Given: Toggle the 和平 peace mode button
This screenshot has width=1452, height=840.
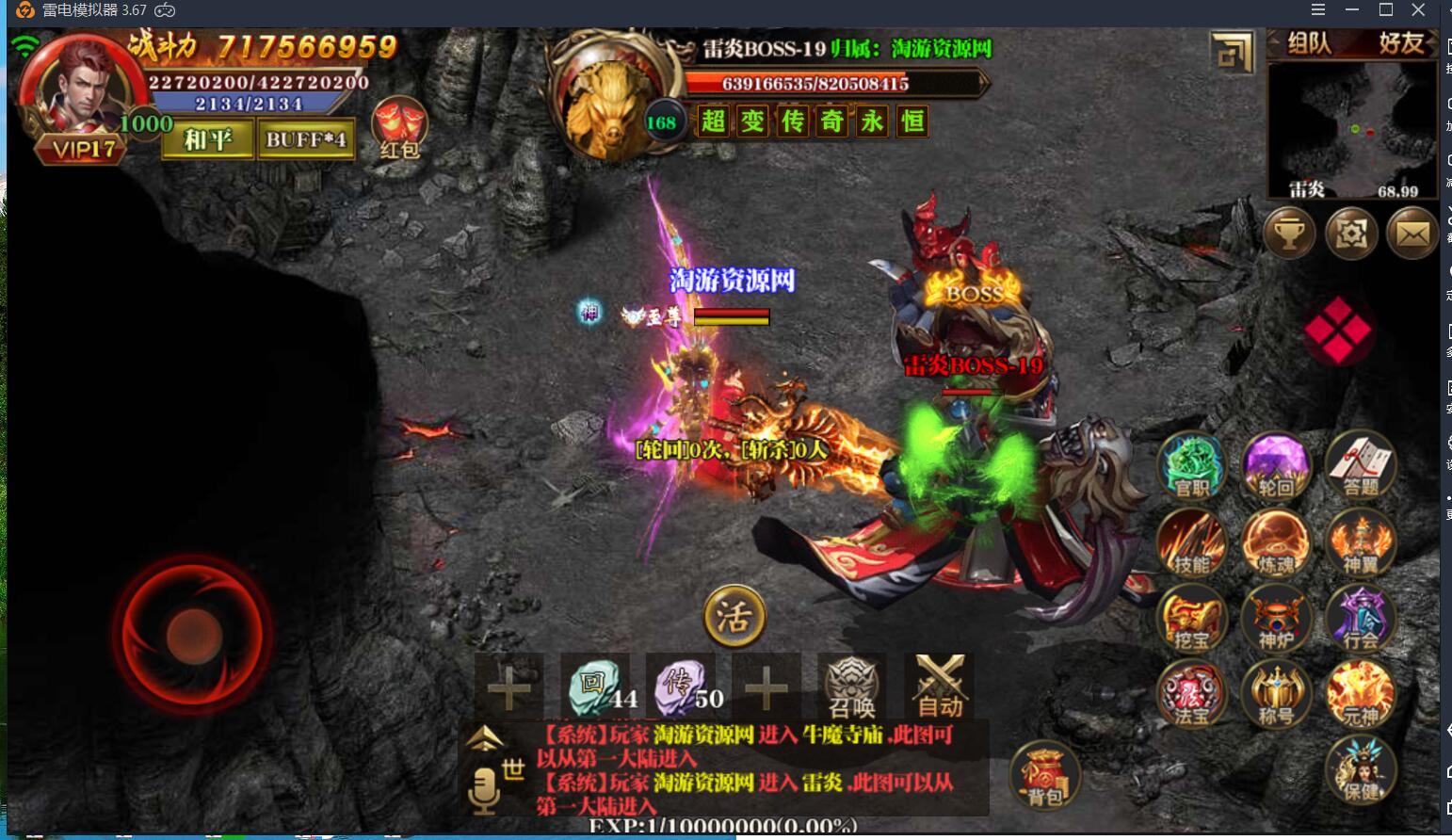Looking at the screenshot, I should [x=208, y=139].
